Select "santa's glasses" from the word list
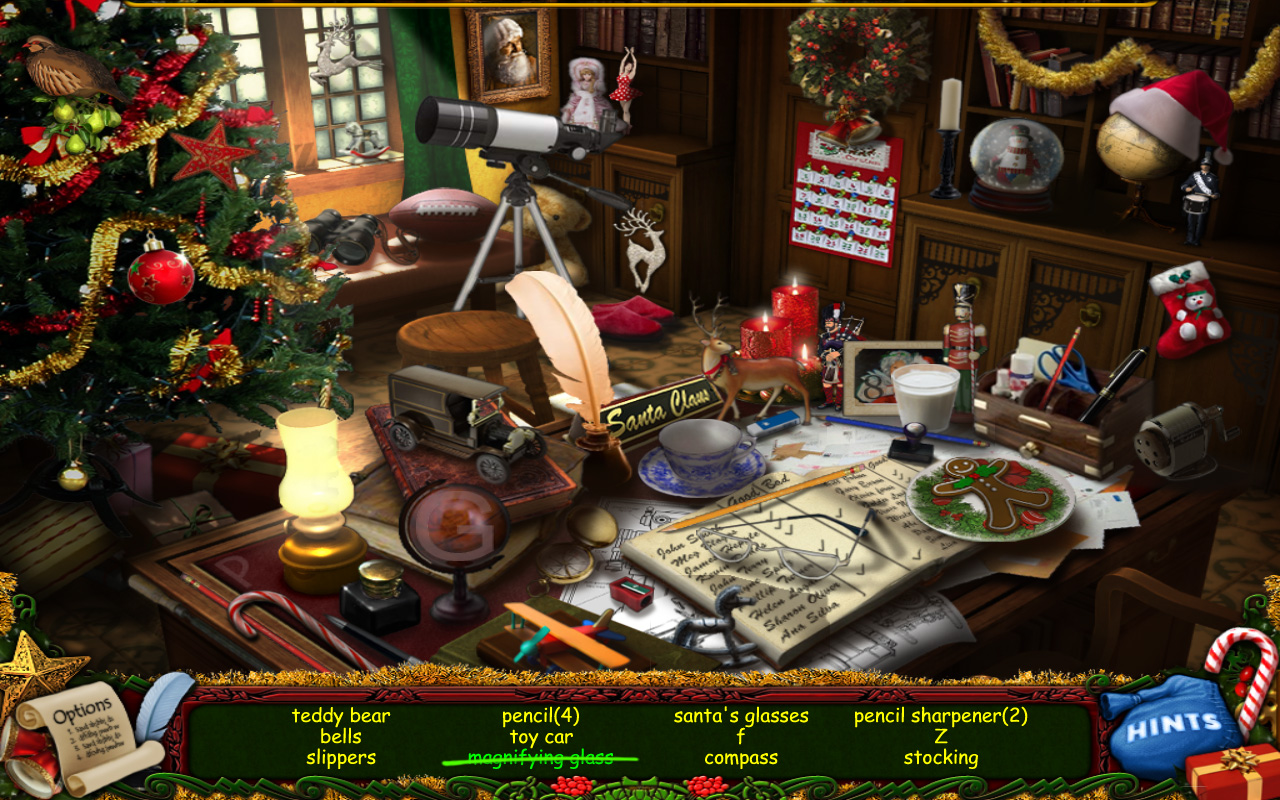 pyautogui.click(x=741, y=715)
